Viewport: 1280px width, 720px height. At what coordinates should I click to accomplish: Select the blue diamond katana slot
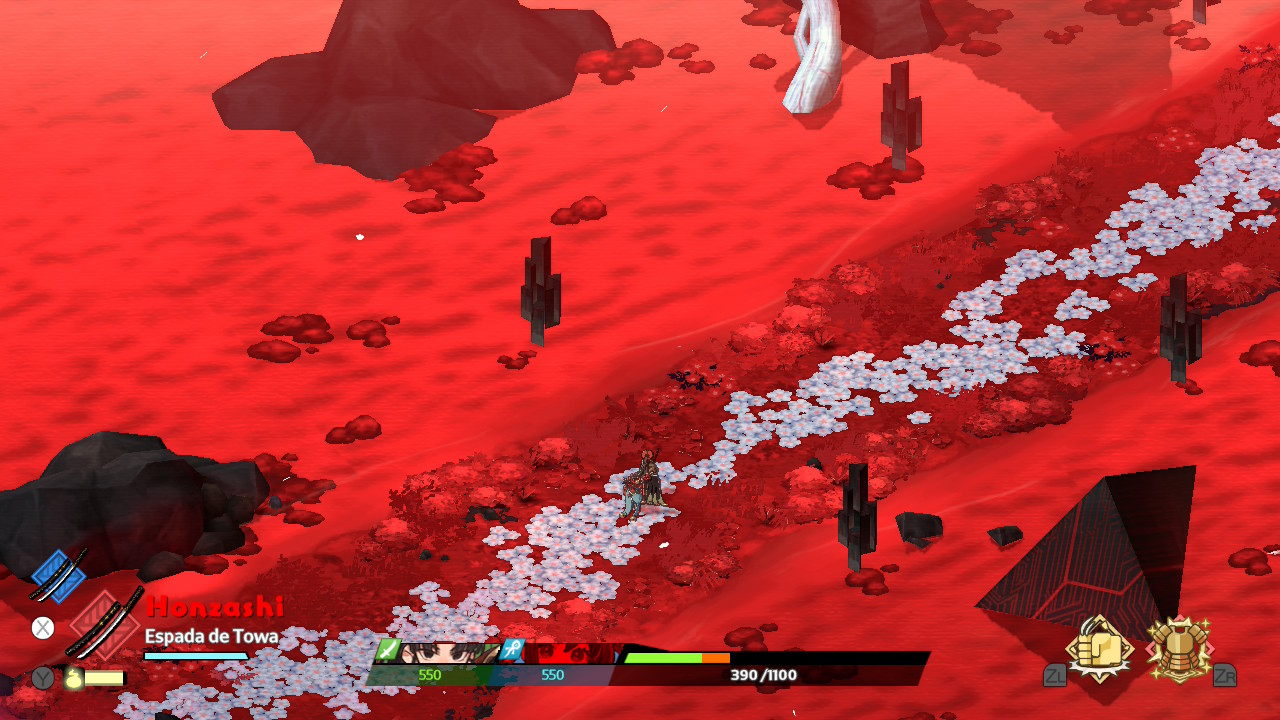click(58, 575)
